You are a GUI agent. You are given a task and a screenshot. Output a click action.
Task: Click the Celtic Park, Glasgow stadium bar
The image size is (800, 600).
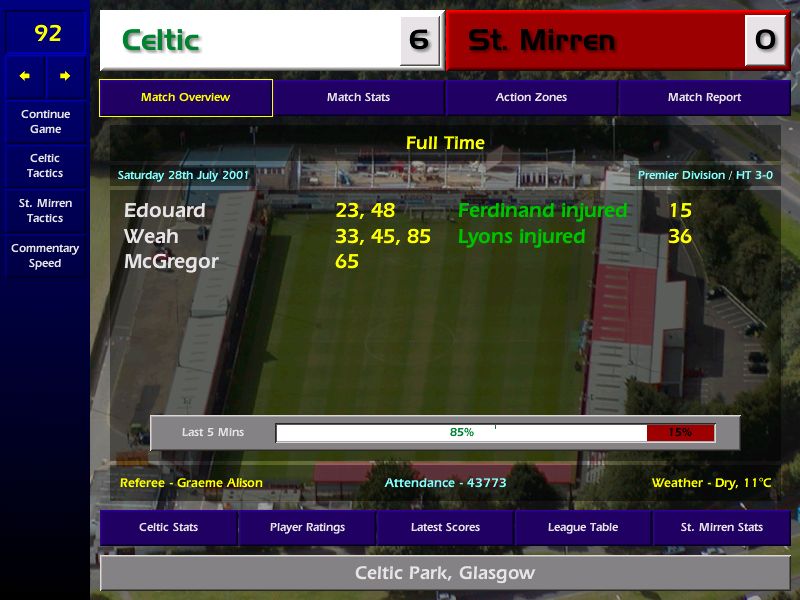click(445, 574)
